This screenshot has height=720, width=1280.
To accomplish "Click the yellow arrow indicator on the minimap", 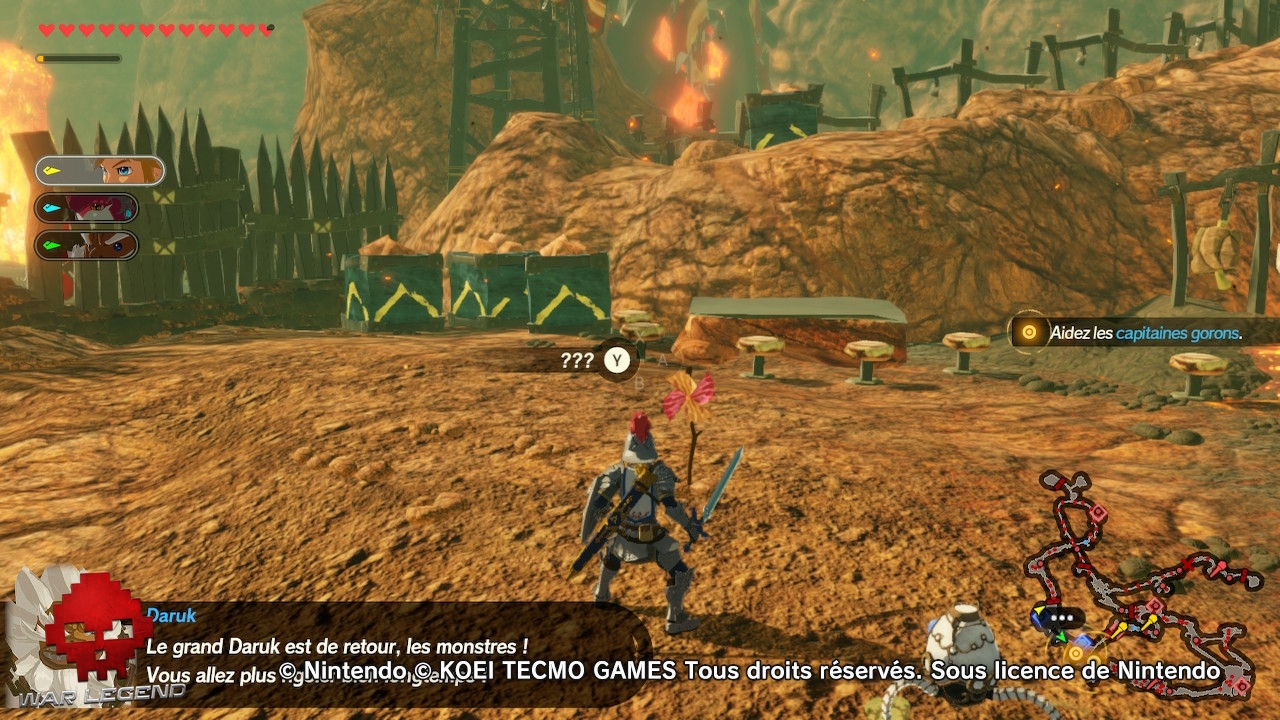I will point(1040,608).
